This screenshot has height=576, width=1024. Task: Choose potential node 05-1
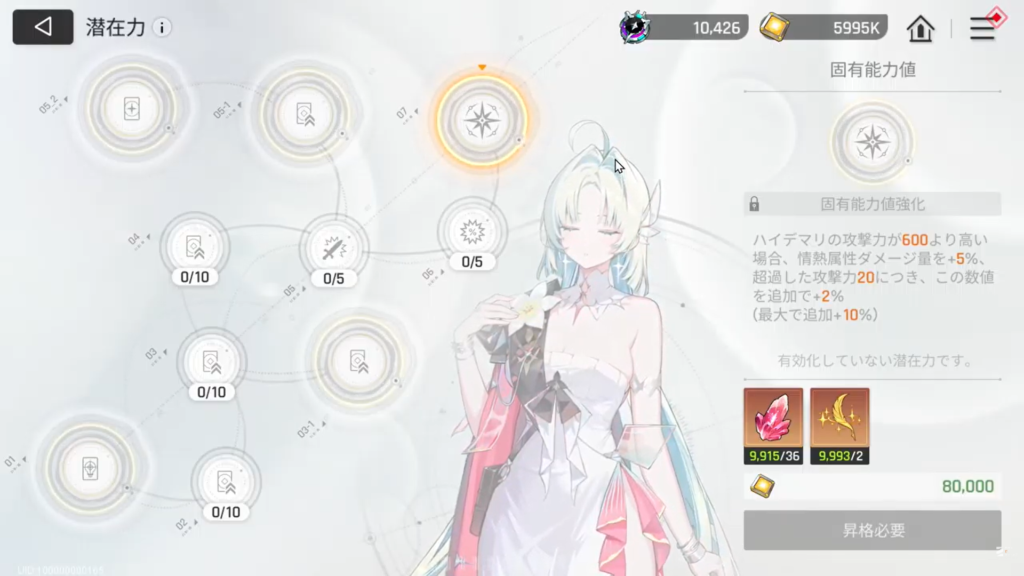[x=305, y=113]
